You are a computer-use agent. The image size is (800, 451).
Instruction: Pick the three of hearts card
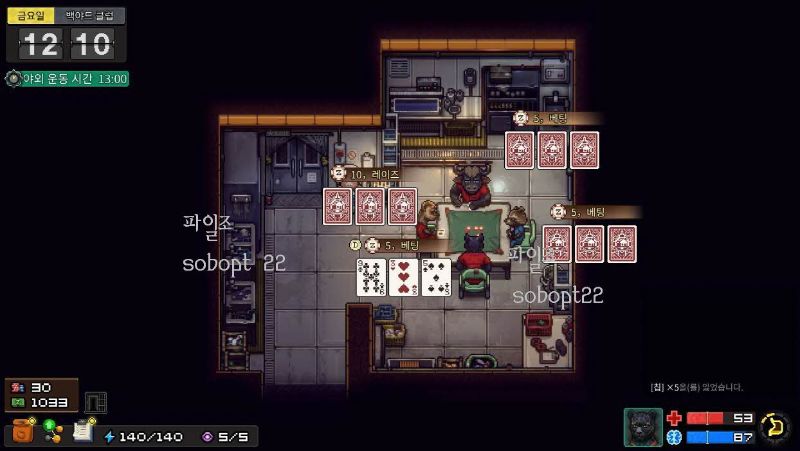(404, 277)
